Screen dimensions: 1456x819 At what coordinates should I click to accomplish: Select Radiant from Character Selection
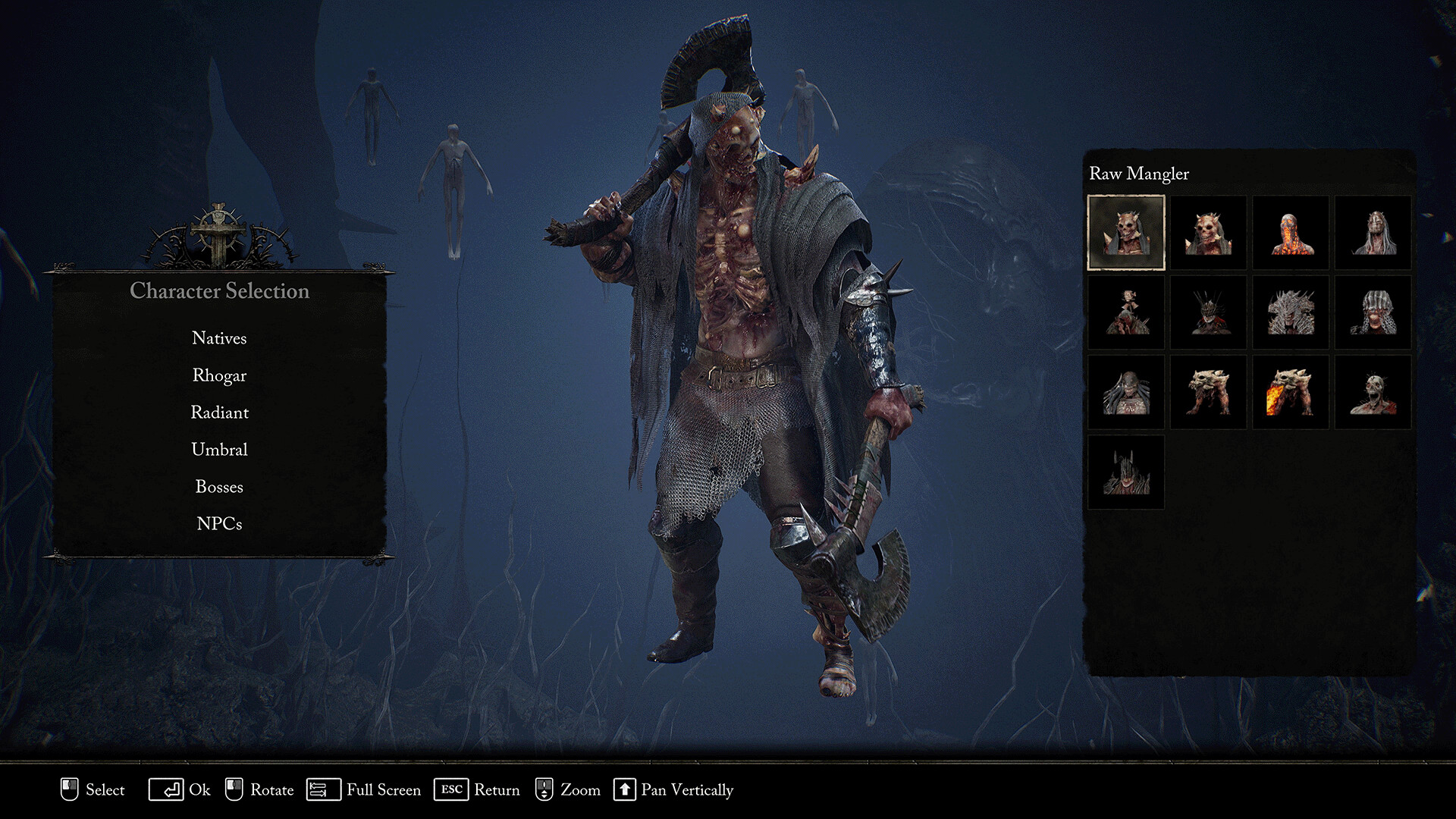point(220,413)
